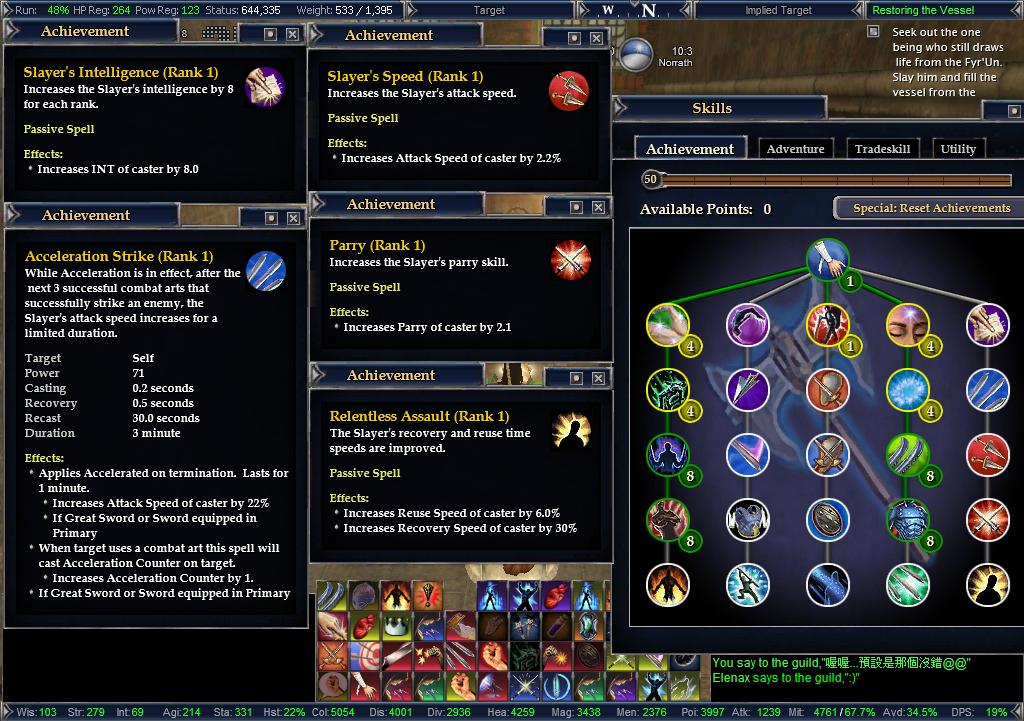Screen dimensions: 1024x721
Task: Open the Tradeskill tab
Action: pyautogui.click(x=882, y=149)
